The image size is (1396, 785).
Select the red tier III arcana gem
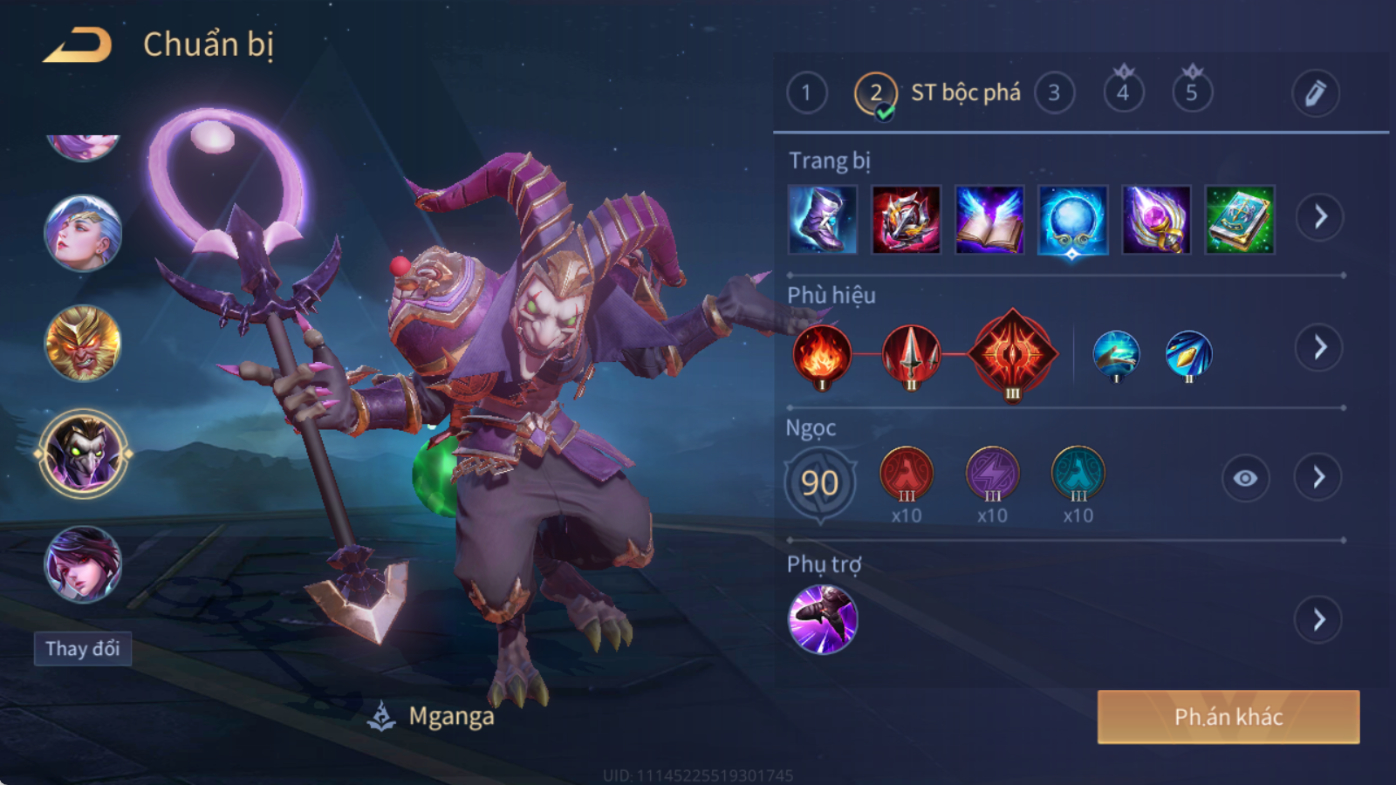(x=906, y=474)
